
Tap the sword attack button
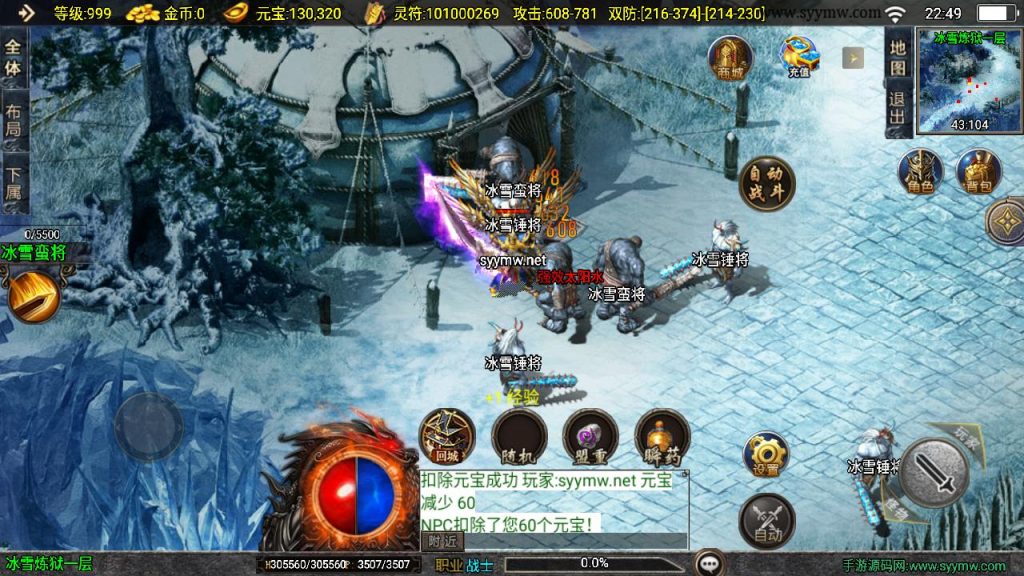935,473
